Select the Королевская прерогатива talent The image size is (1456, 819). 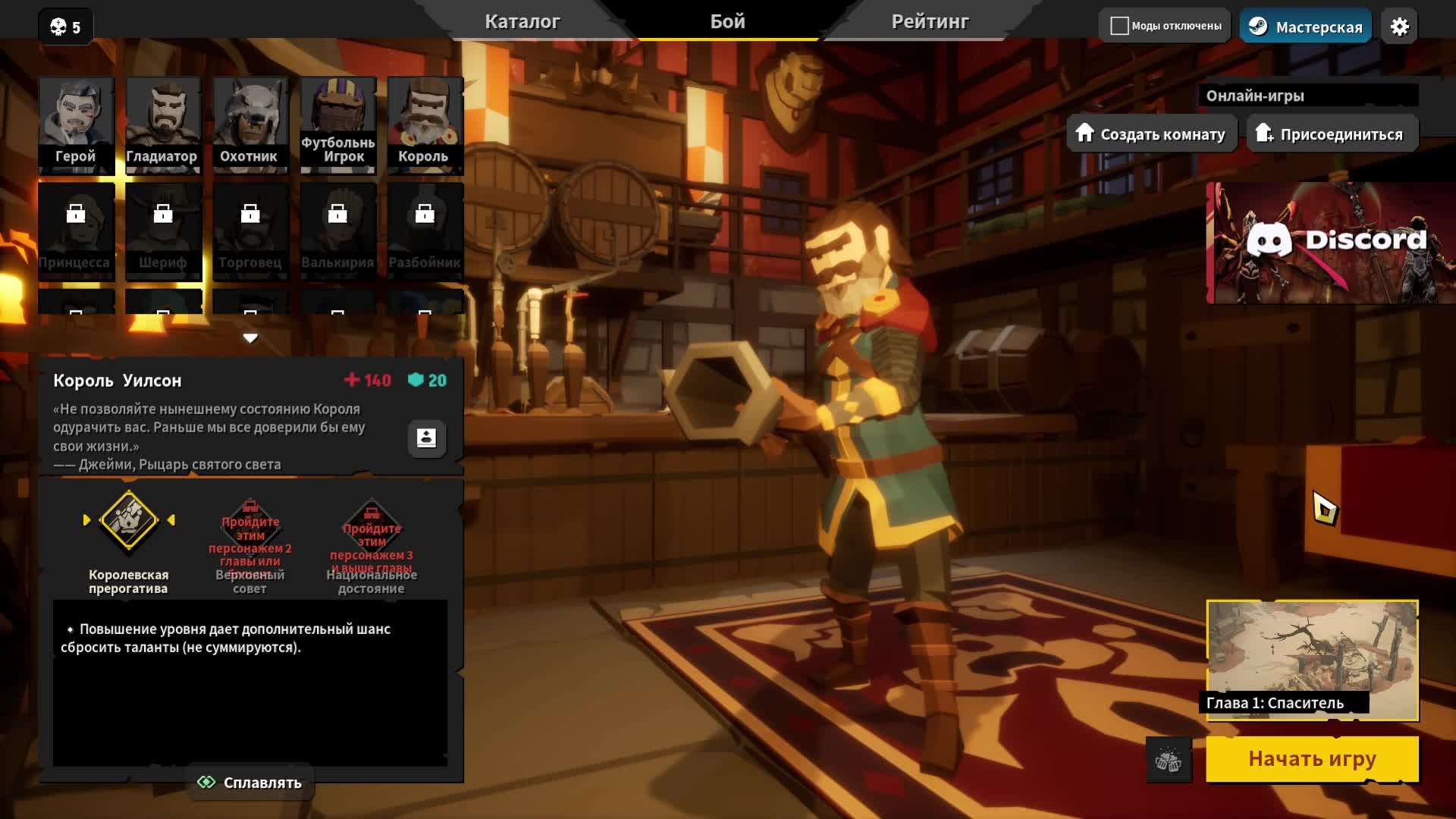[129, 520]
